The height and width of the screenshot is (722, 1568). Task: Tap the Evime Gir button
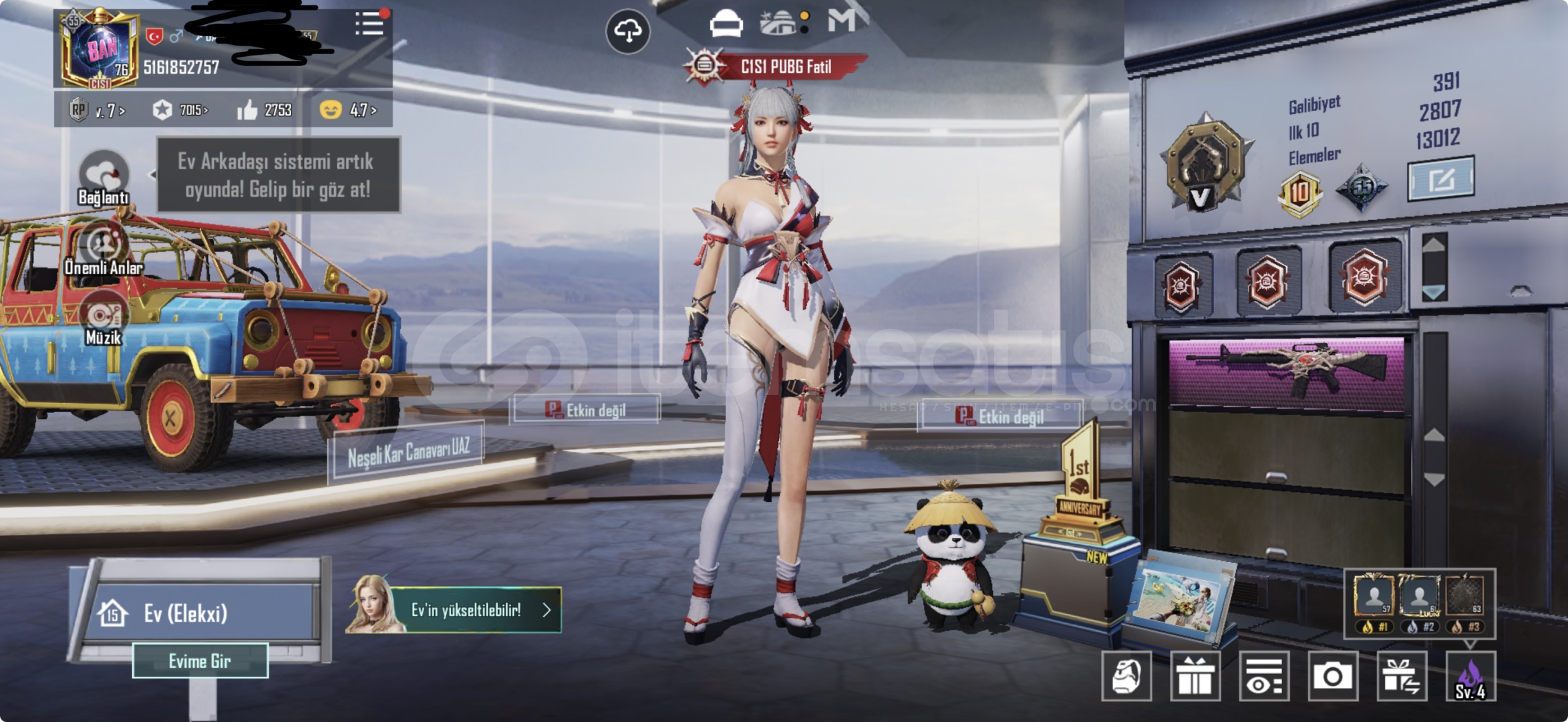coord(200,661)
